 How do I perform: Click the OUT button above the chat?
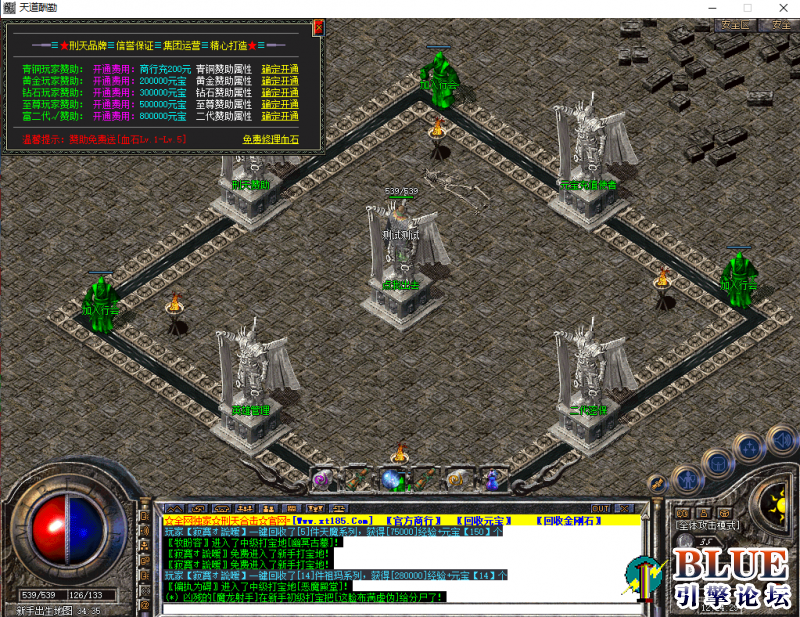(x=601, y=508)
